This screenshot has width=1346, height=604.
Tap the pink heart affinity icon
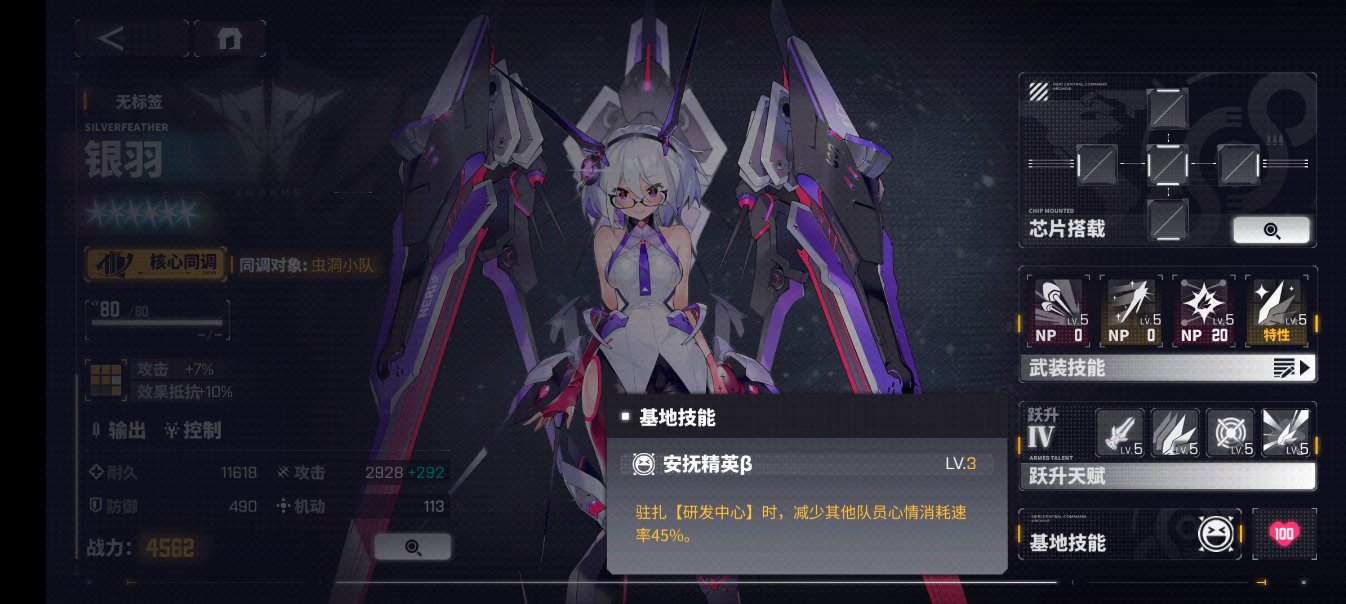(1283, 534)
